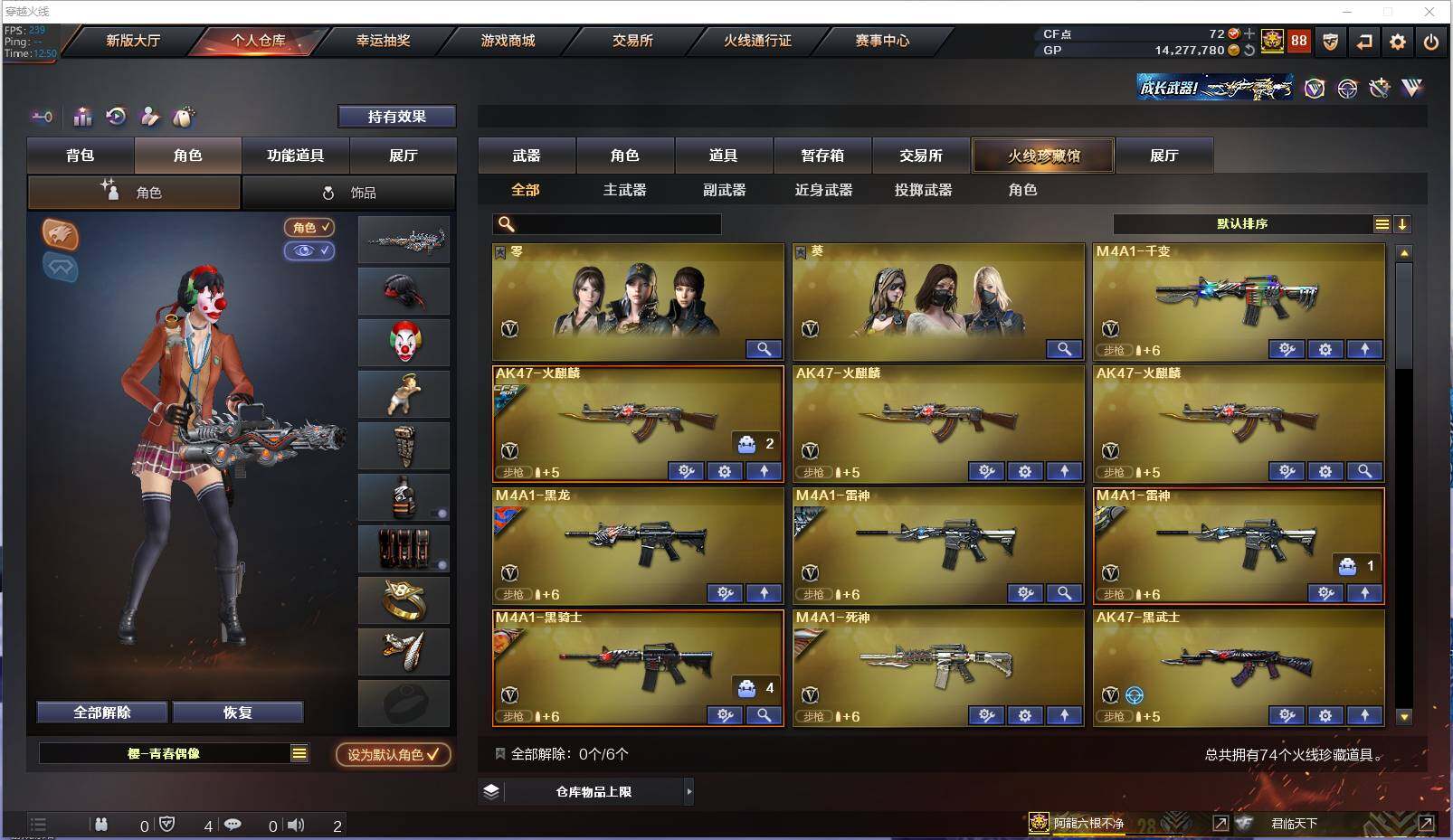The height and width of the screenshot is (840, 1453).
Task: Go to the 幸运抽奖 lucky draw page
Action: click(383, 41)
